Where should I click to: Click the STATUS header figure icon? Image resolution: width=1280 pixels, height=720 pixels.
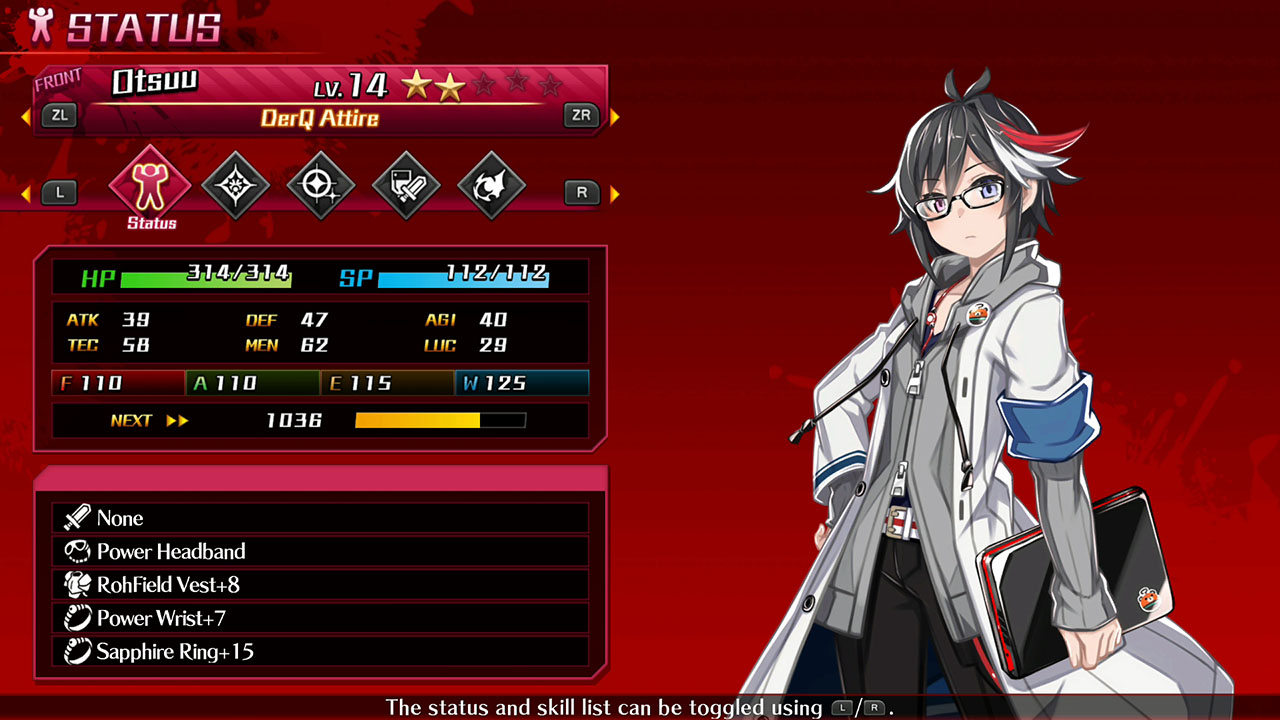pos(39,26)
